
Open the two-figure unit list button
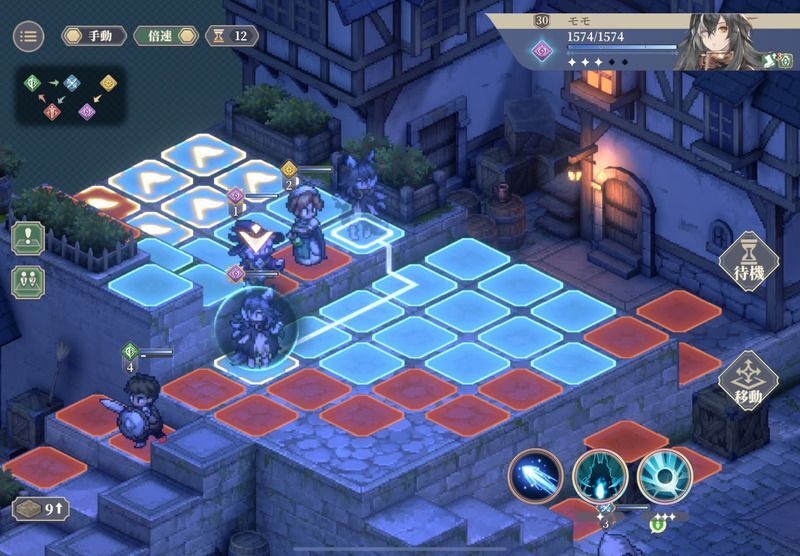click(27, 280)
